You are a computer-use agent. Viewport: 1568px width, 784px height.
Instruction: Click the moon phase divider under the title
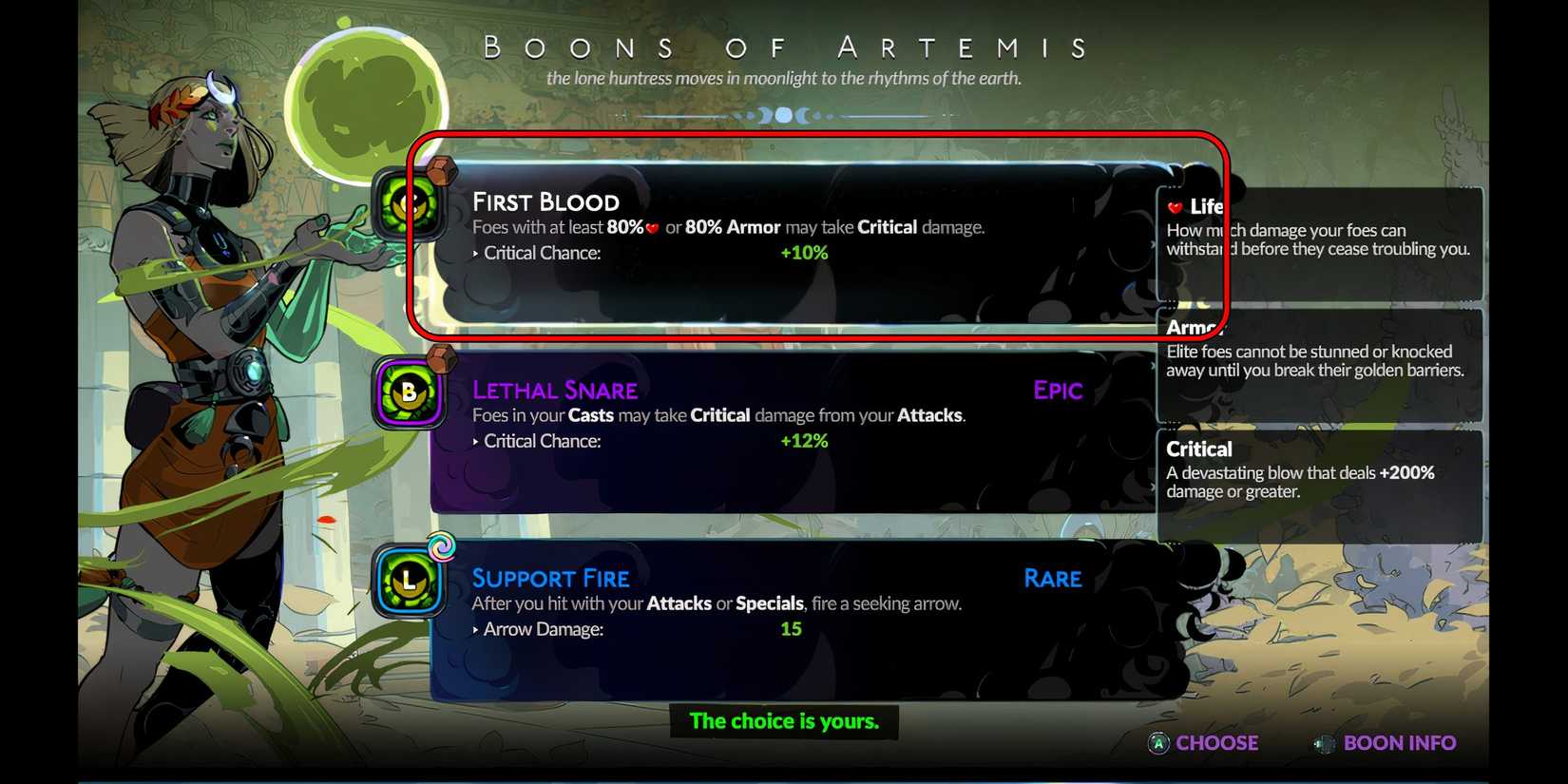pos(783,114)
